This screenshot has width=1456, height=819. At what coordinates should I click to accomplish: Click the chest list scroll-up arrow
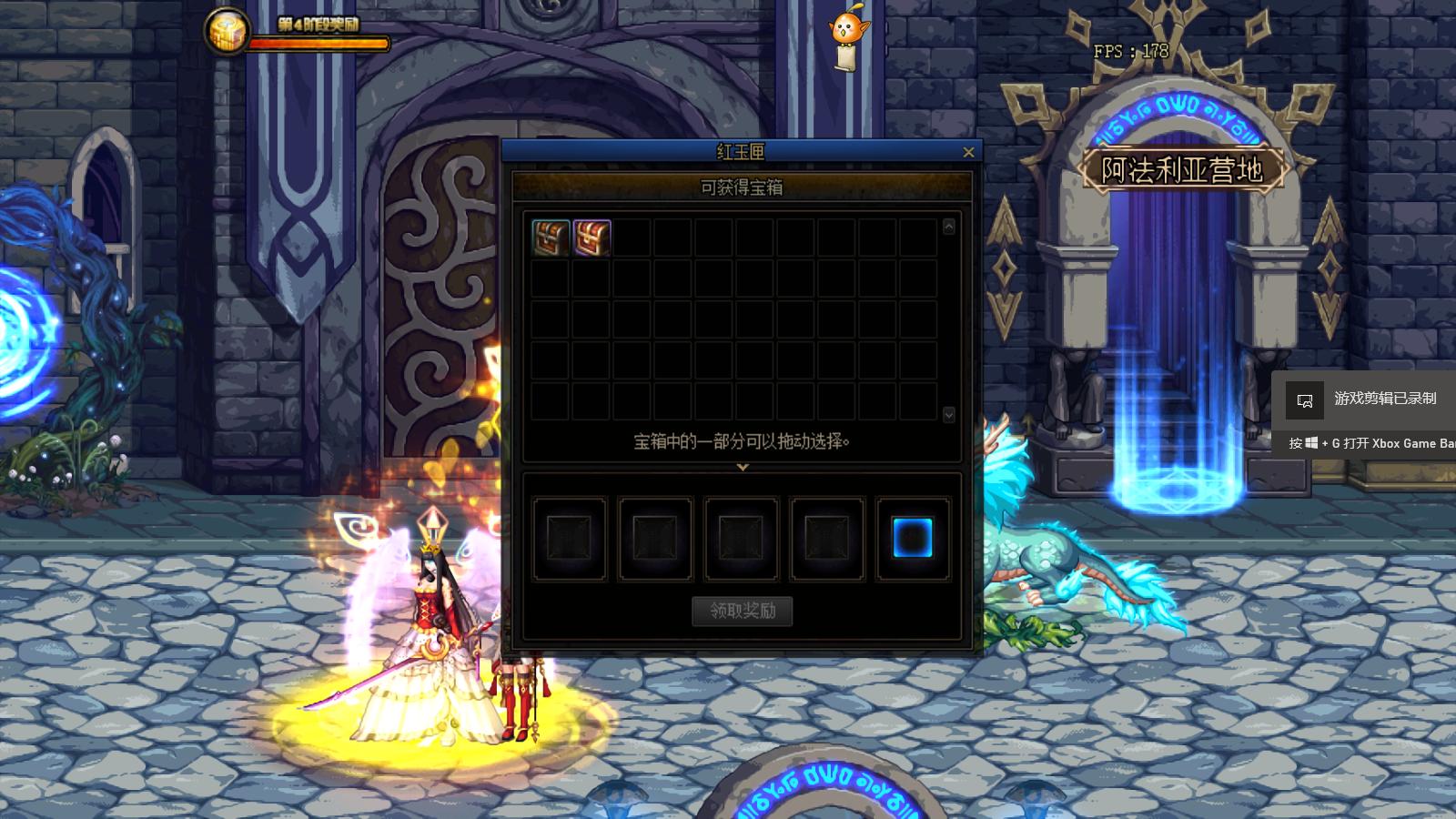[x=948, y=226]
